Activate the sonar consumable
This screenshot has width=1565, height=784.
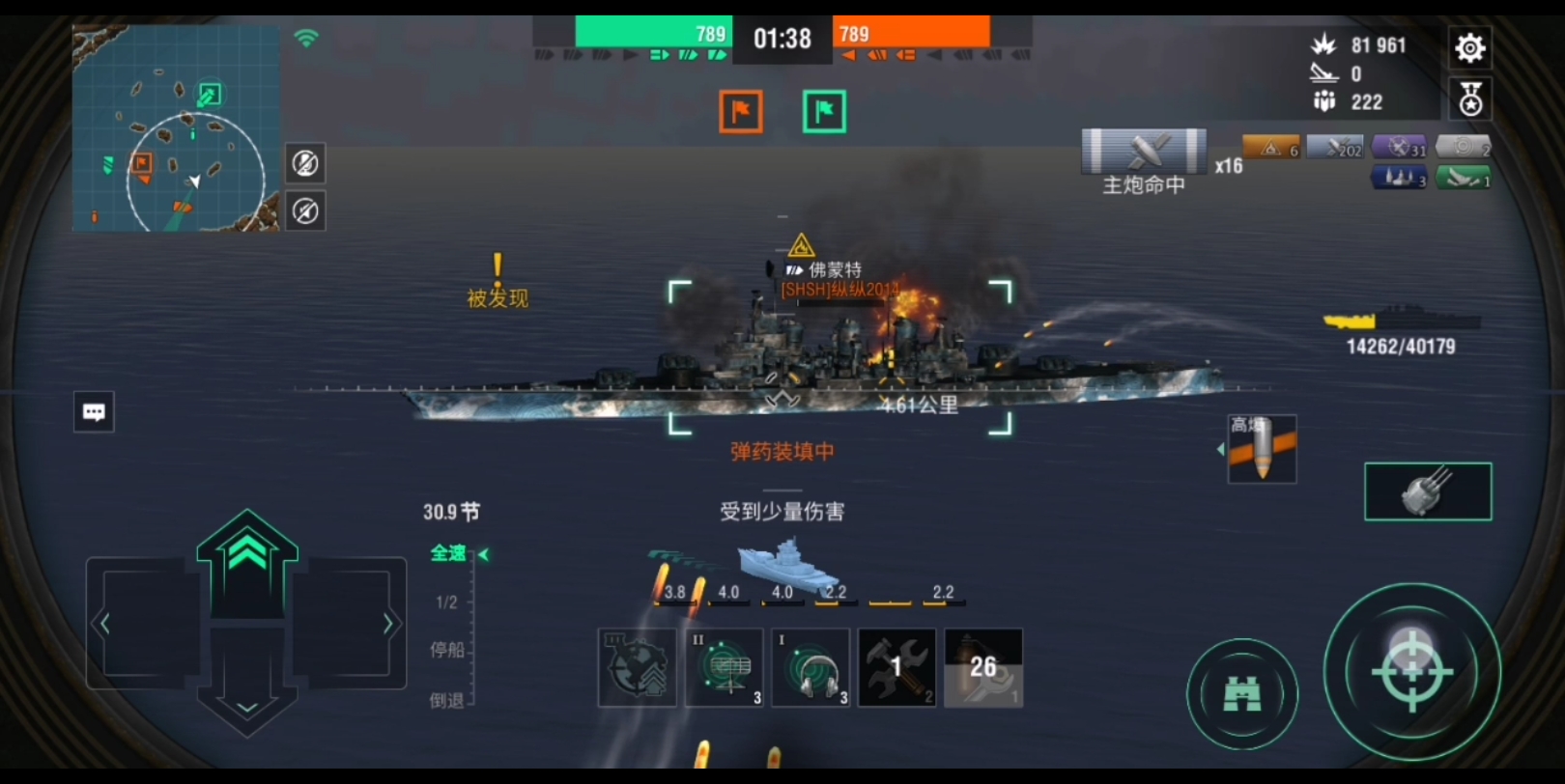[x=723, y=667]
